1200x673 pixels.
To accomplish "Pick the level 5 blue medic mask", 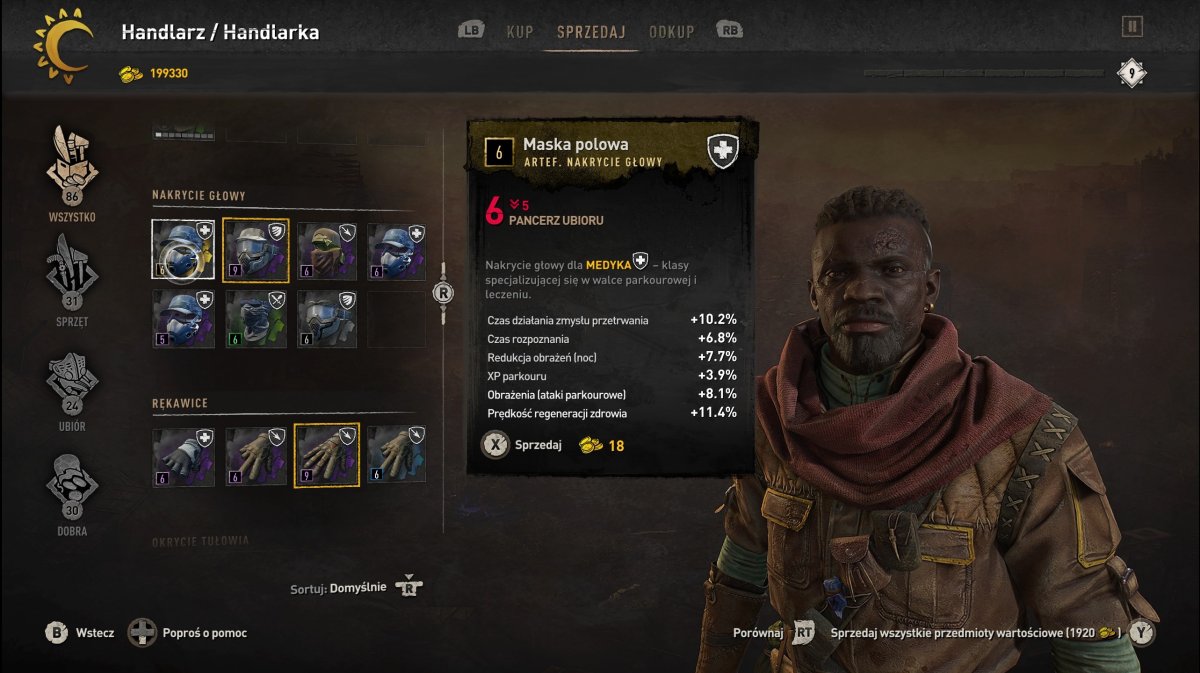I will (183, 319).
